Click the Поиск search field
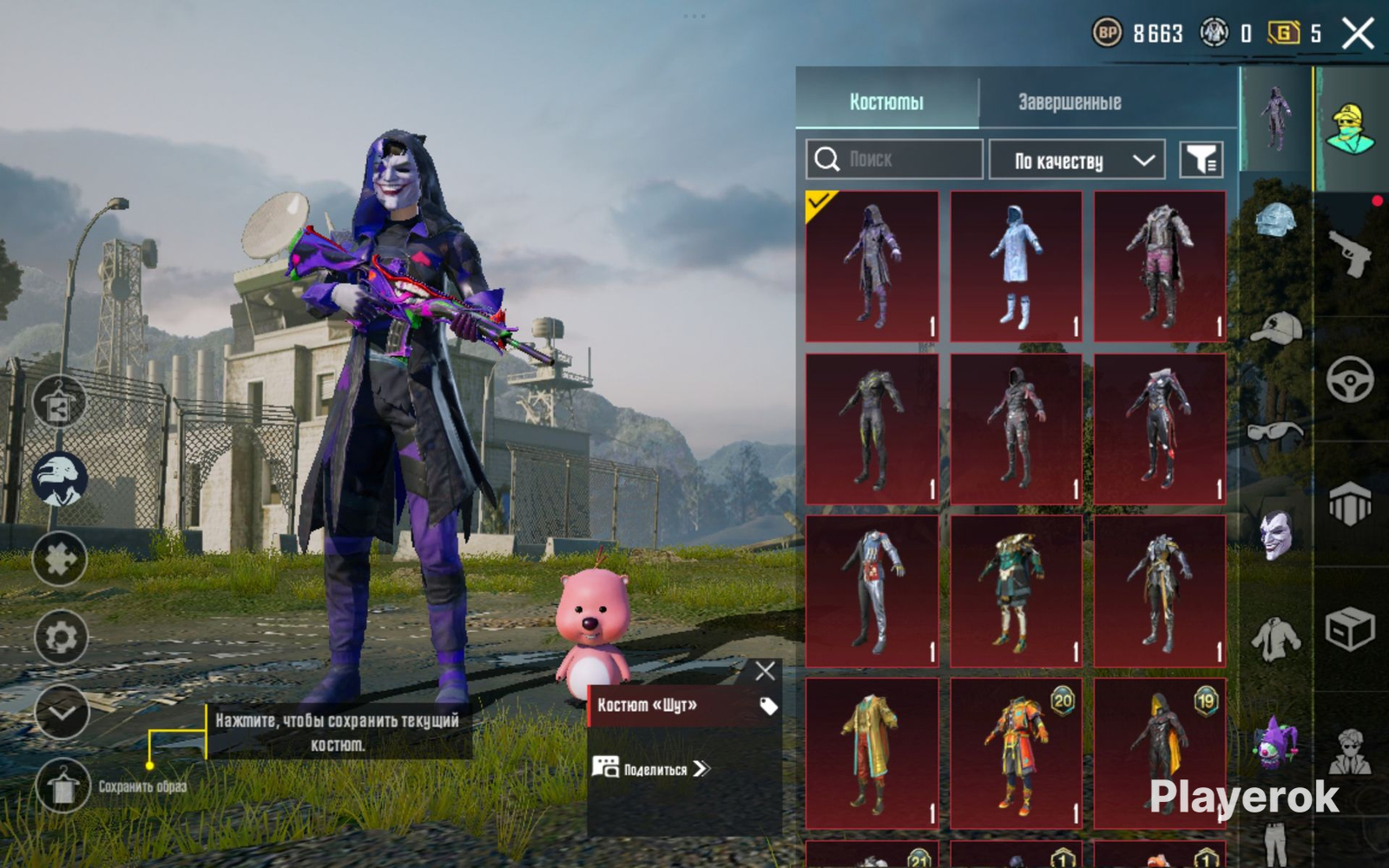 (x=894, y=160)
